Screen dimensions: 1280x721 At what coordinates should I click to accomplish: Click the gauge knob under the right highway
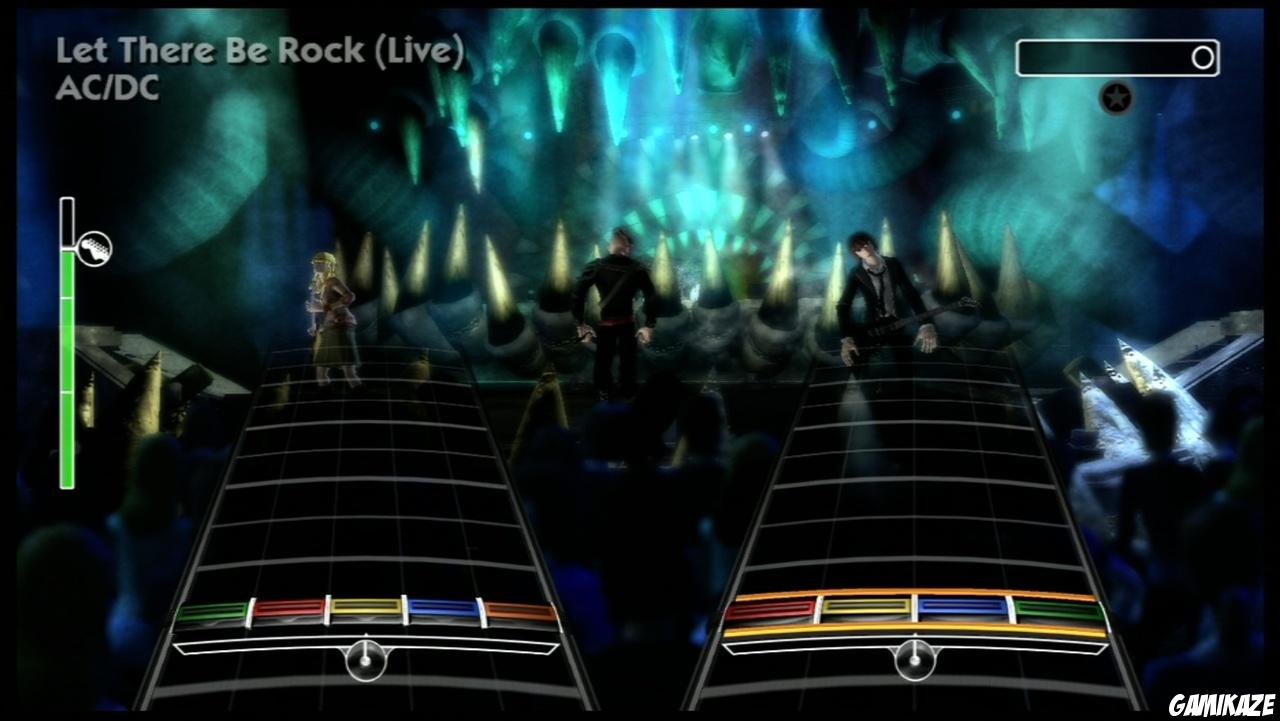click(915, 661)
